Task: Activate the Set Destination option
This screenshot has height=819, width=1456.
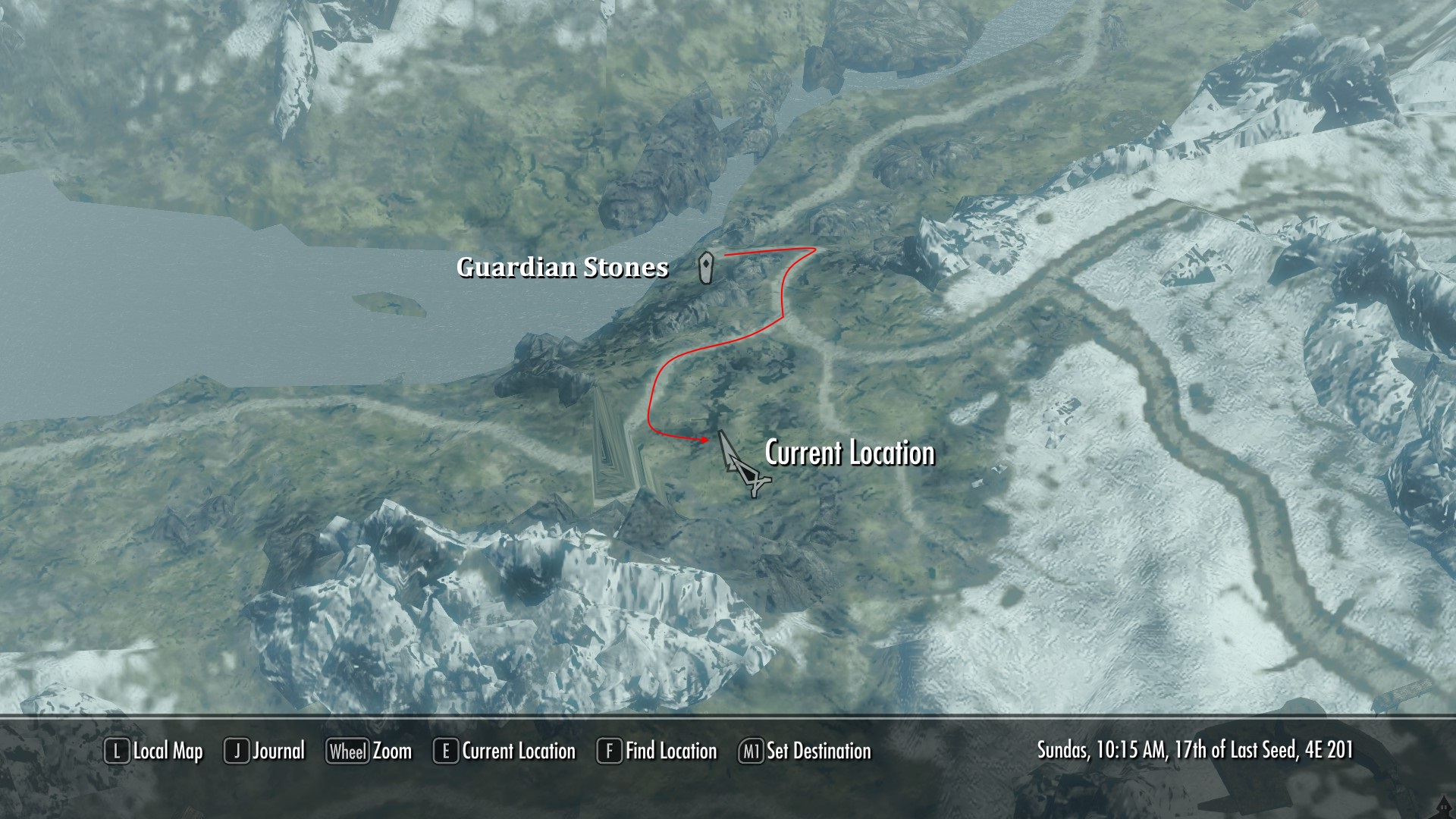Action: (805, 752)
